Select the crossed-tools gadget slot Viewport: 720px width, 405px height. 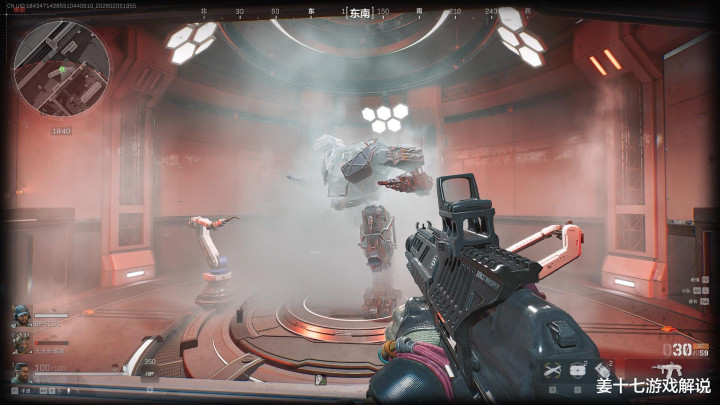pyautogui.click(x=552, y=370)
